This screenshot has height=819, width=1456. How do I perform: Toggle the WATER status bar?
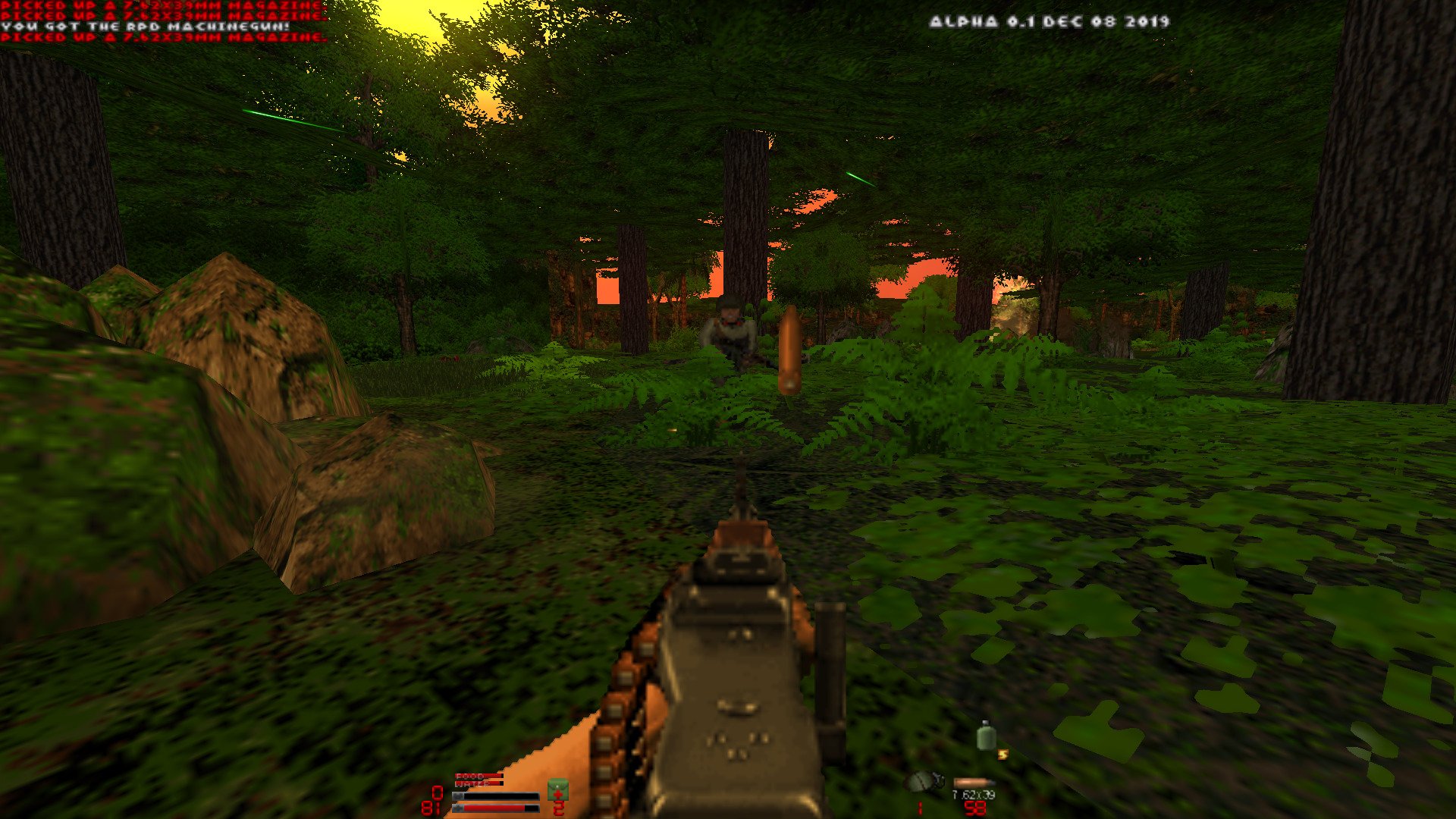pyautogui.click(x=479, y=783)
